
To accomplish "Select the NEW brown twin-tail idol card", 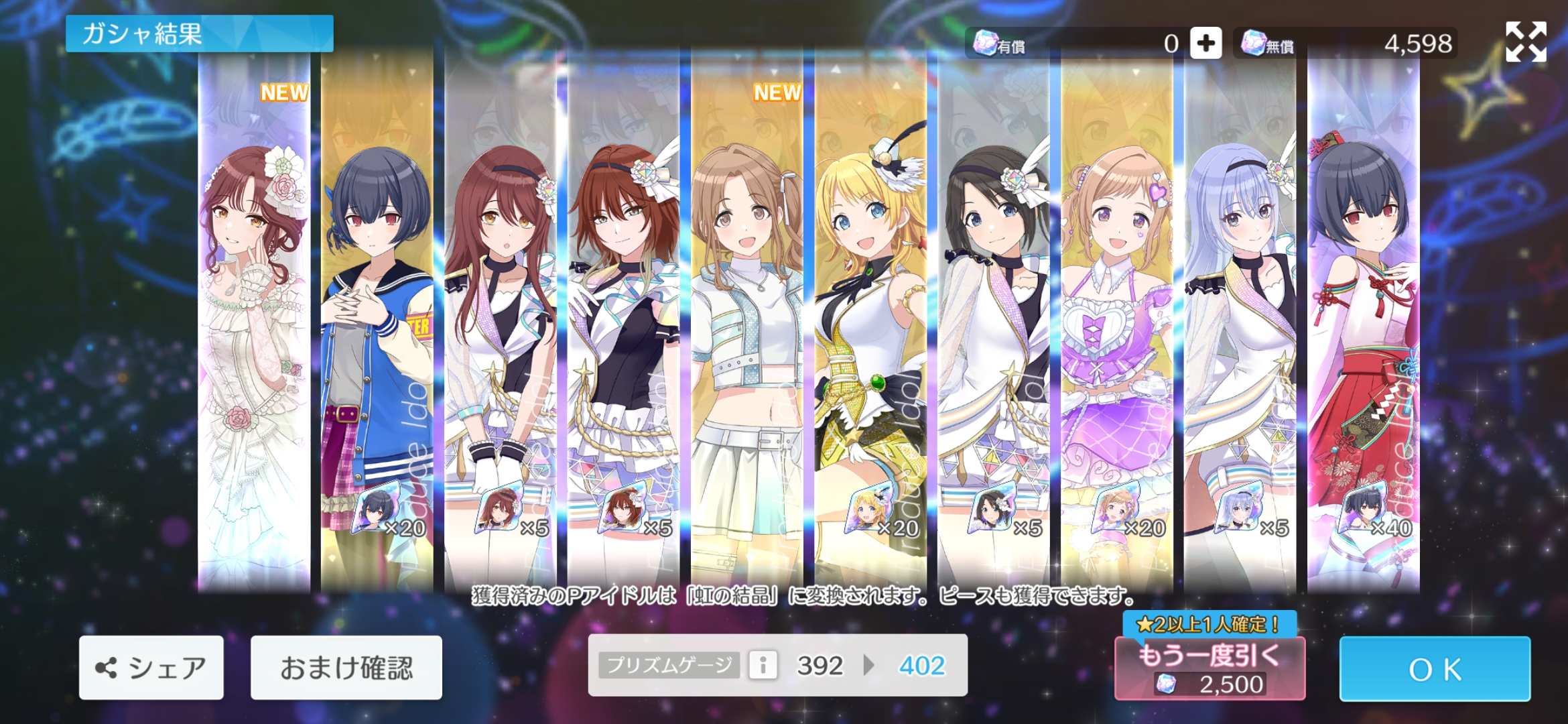I will pyautogui.click(x=747, y=322).
